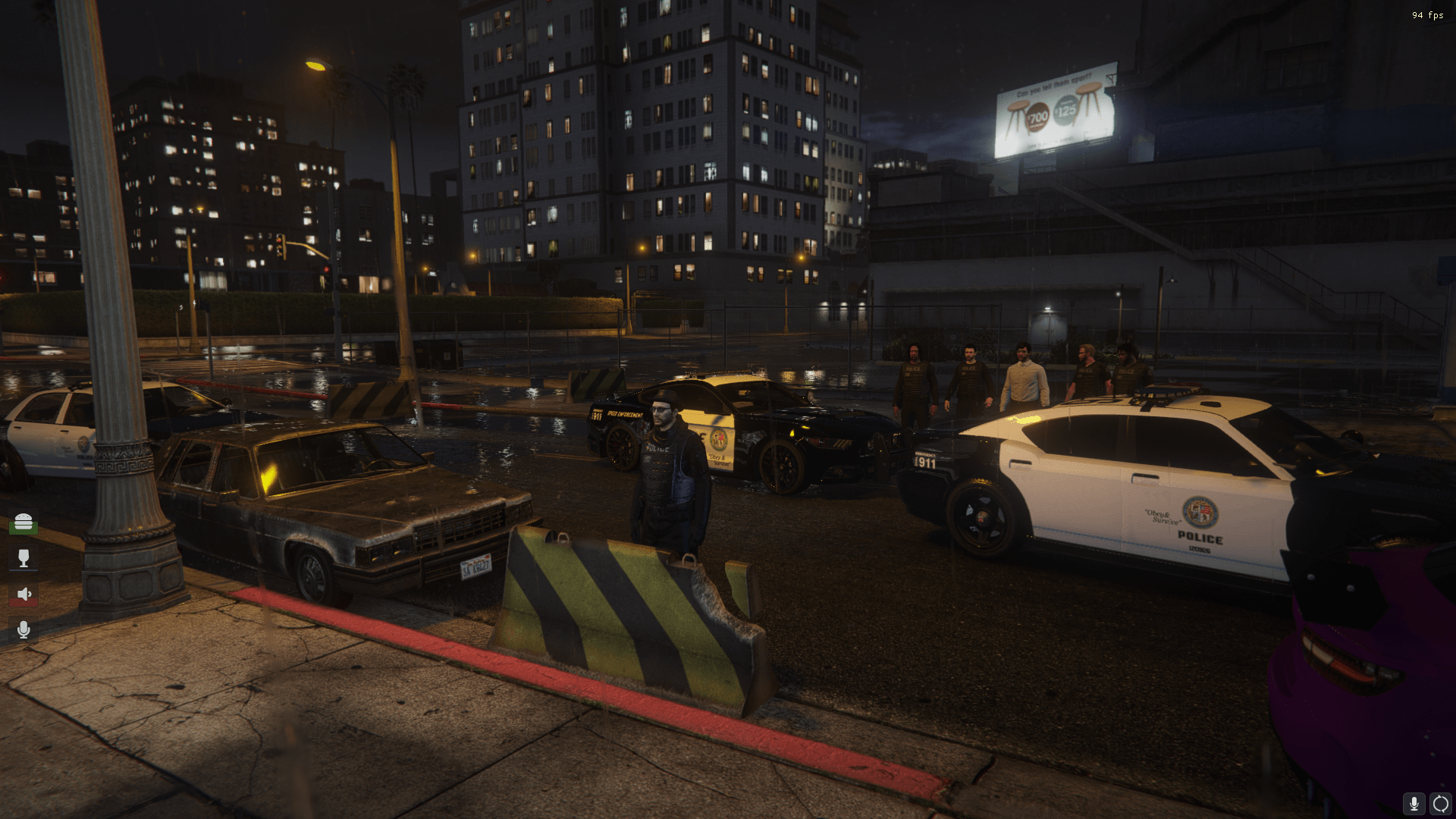The image size is (1456, 819).
Task: Click the microphone icon at sidebar bottom
Action: [24, 629]
